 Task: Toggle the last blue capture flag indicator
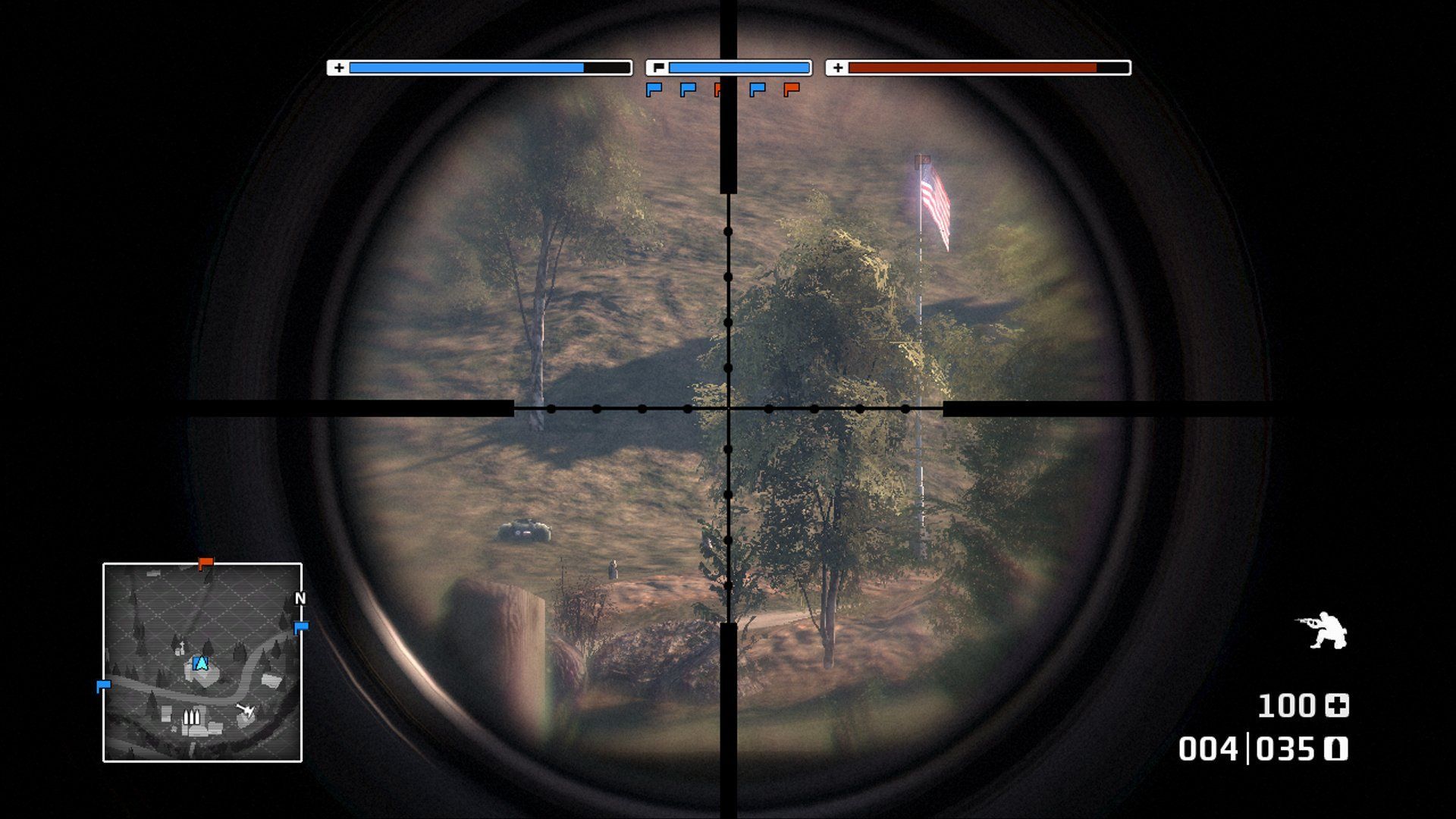tap(757, 90)
